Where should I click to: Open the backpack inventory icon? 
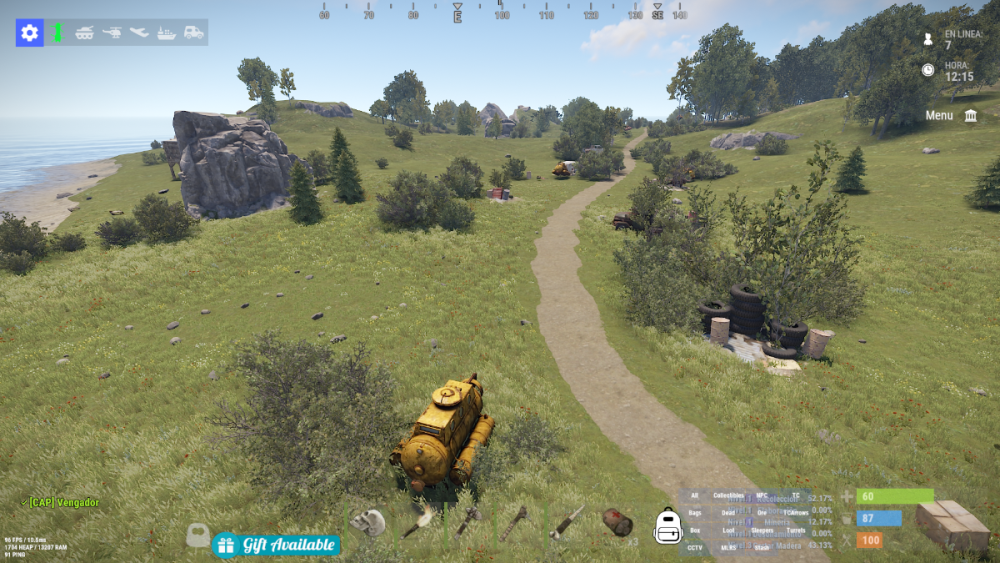pos(667,525)
